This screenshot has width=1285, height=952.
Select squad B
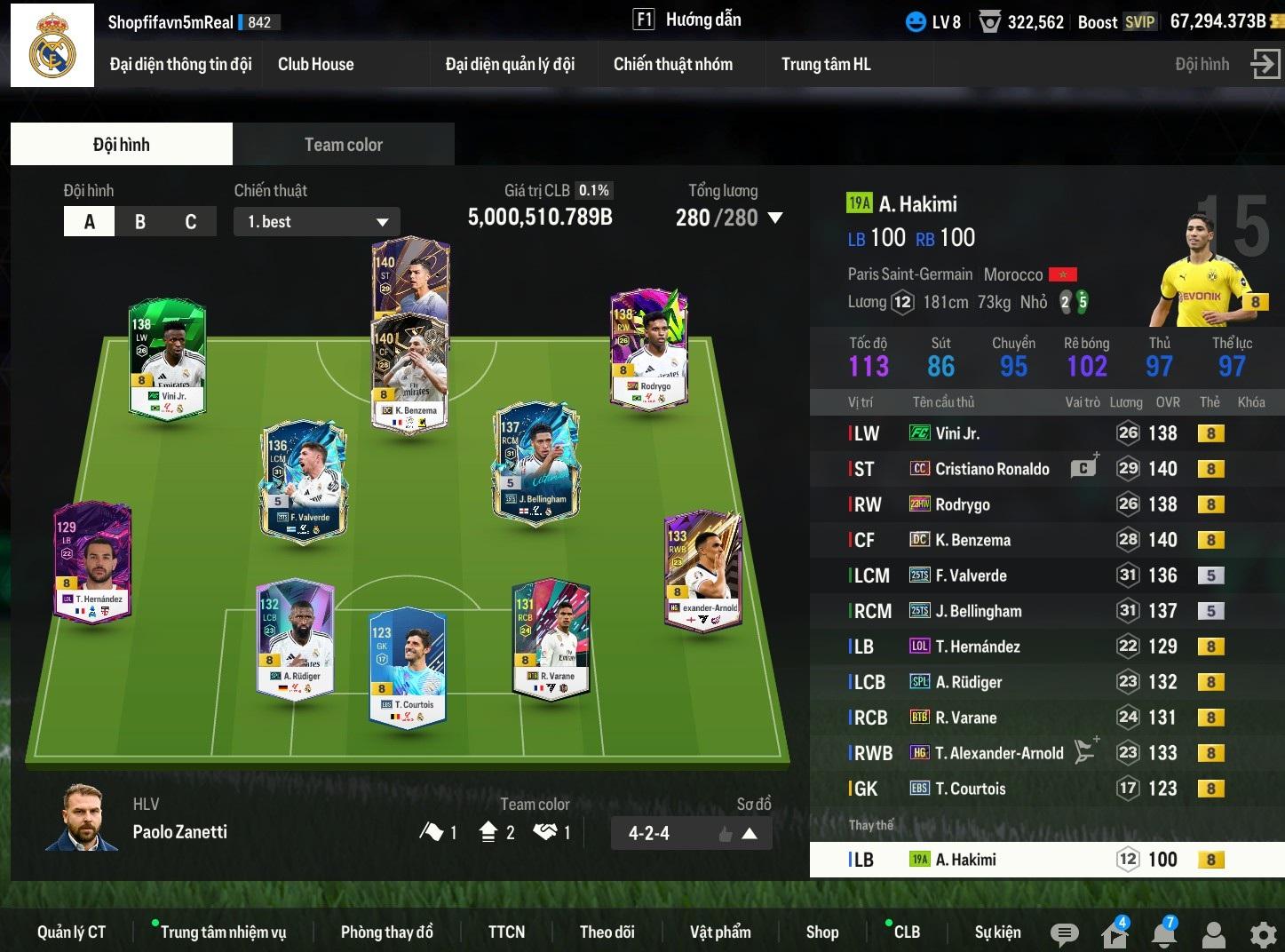(x=139, y=222)
